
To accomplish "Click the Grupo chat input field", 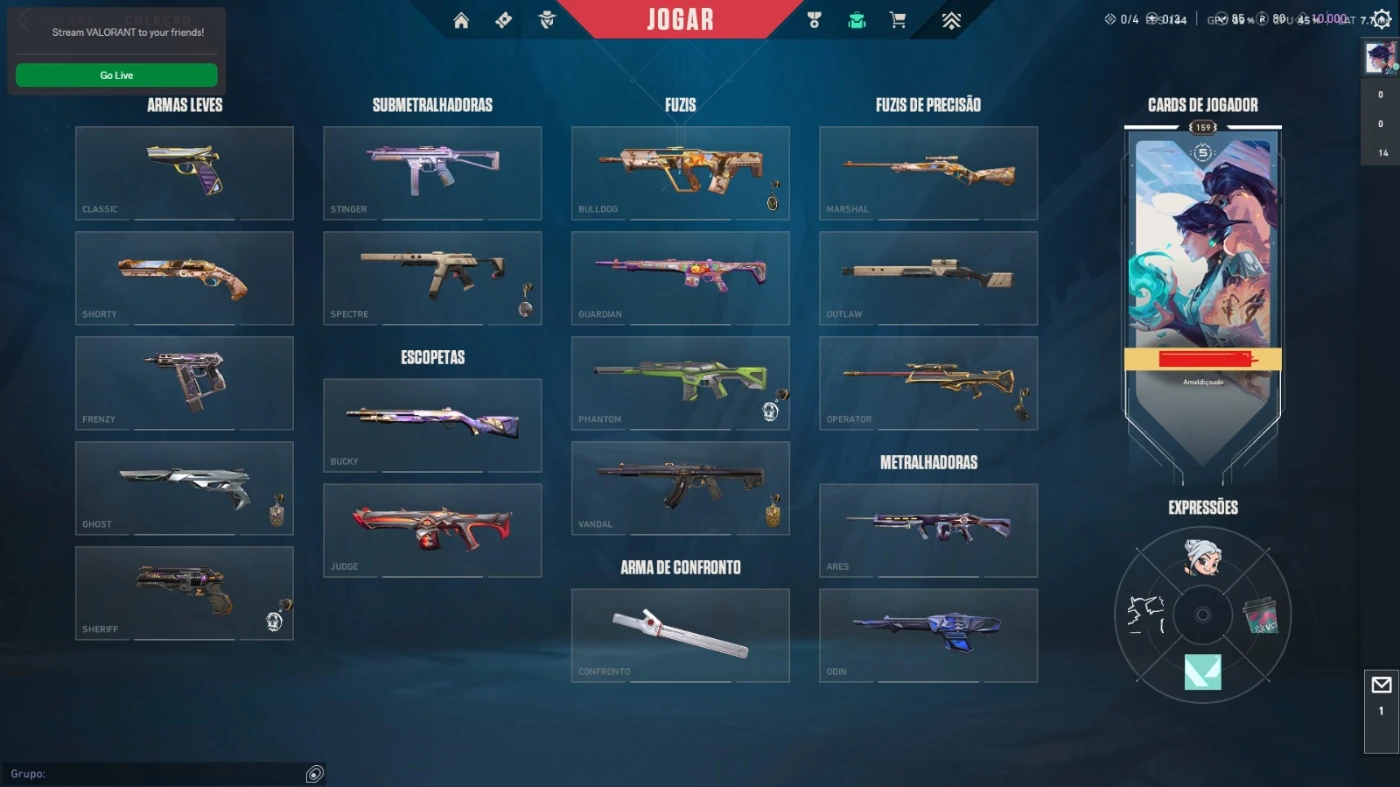I will 160,773.
